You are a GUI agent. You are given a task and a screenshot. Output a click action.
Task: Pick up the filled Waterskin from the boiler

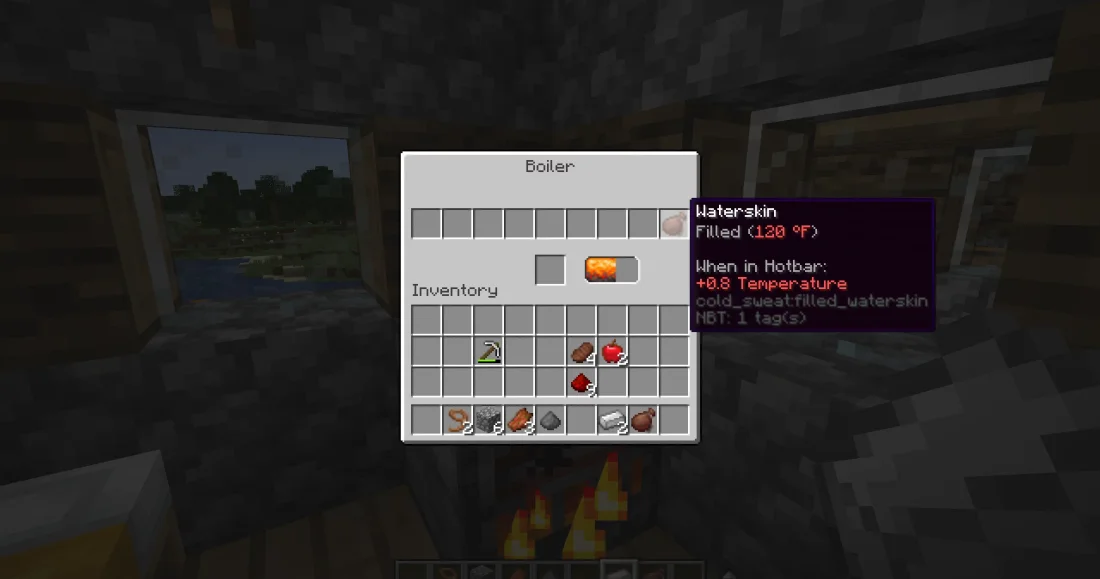click(x=674, y=224)
